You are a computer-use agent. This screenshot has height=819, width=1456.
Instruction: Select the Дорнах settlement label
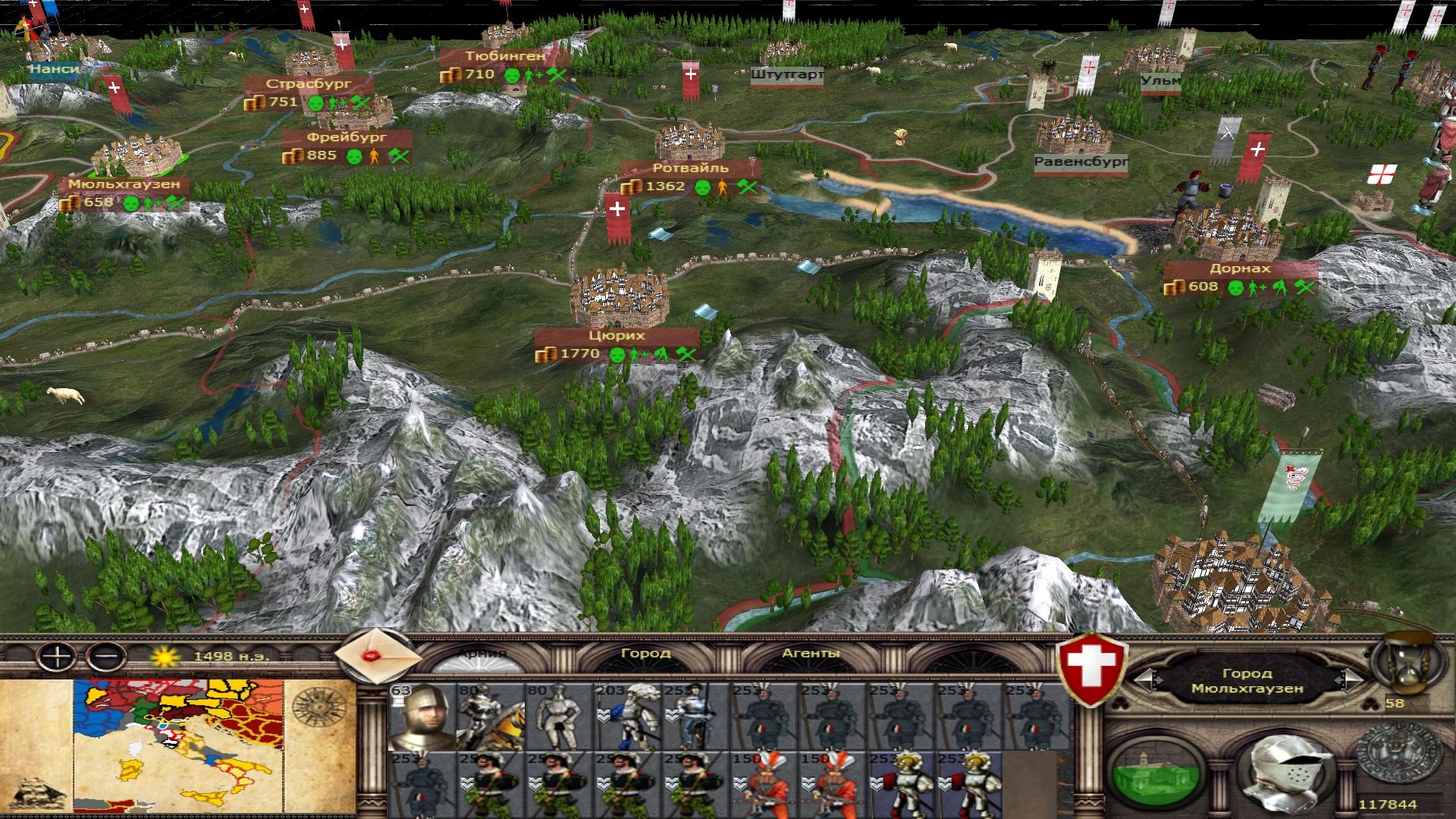coord(1240,269)
